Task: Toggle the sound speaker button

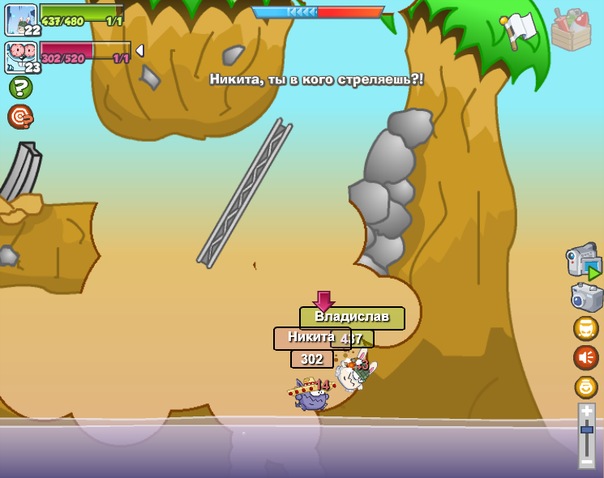Action: coord(586,357)
